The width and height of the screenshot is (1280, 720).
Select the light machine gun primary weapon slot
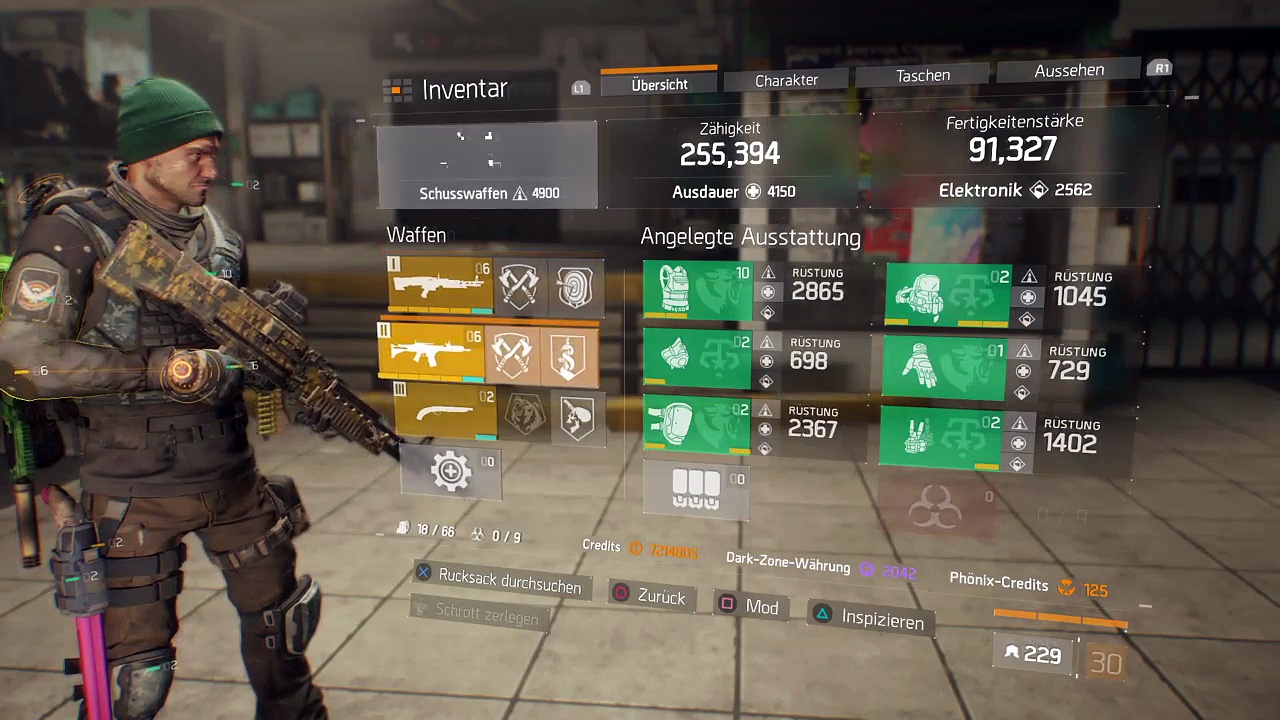[x=441, y=285]
